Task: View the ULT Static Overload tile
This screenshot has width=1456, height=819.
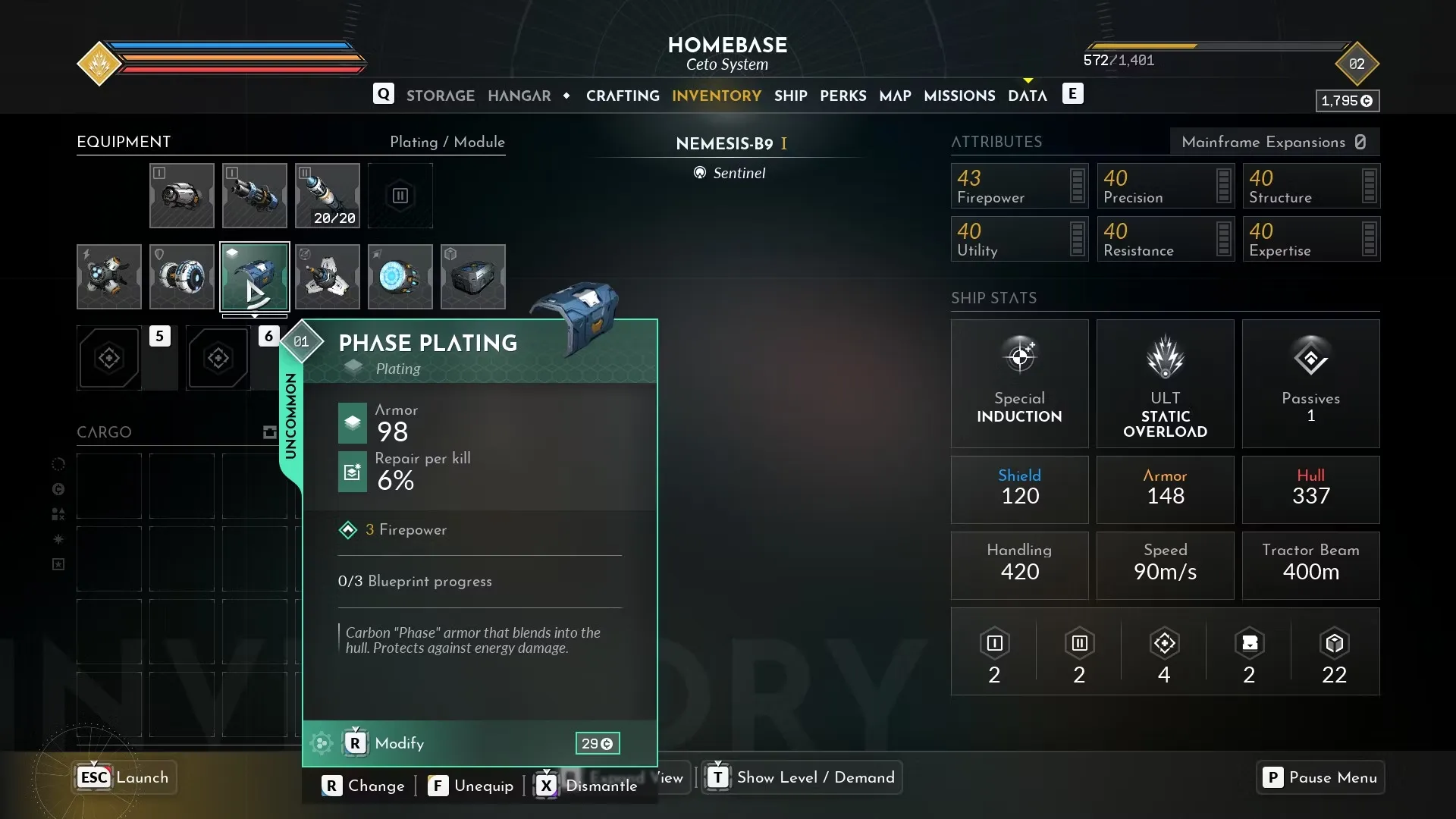Action: [1165, 383]
